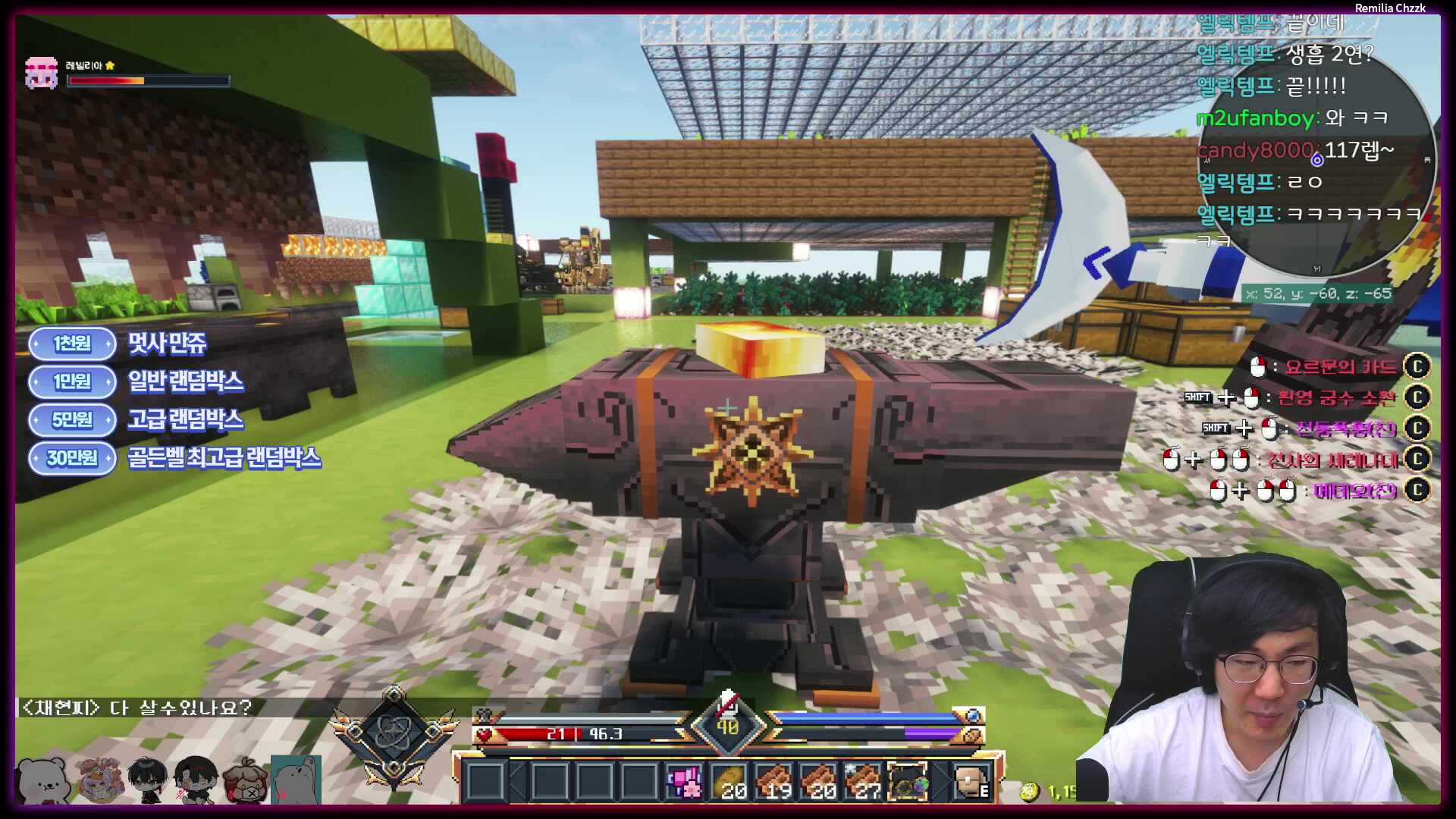
Task: Select the 5만원 고급 랜덤박스 row
Action: pos(136,419)
